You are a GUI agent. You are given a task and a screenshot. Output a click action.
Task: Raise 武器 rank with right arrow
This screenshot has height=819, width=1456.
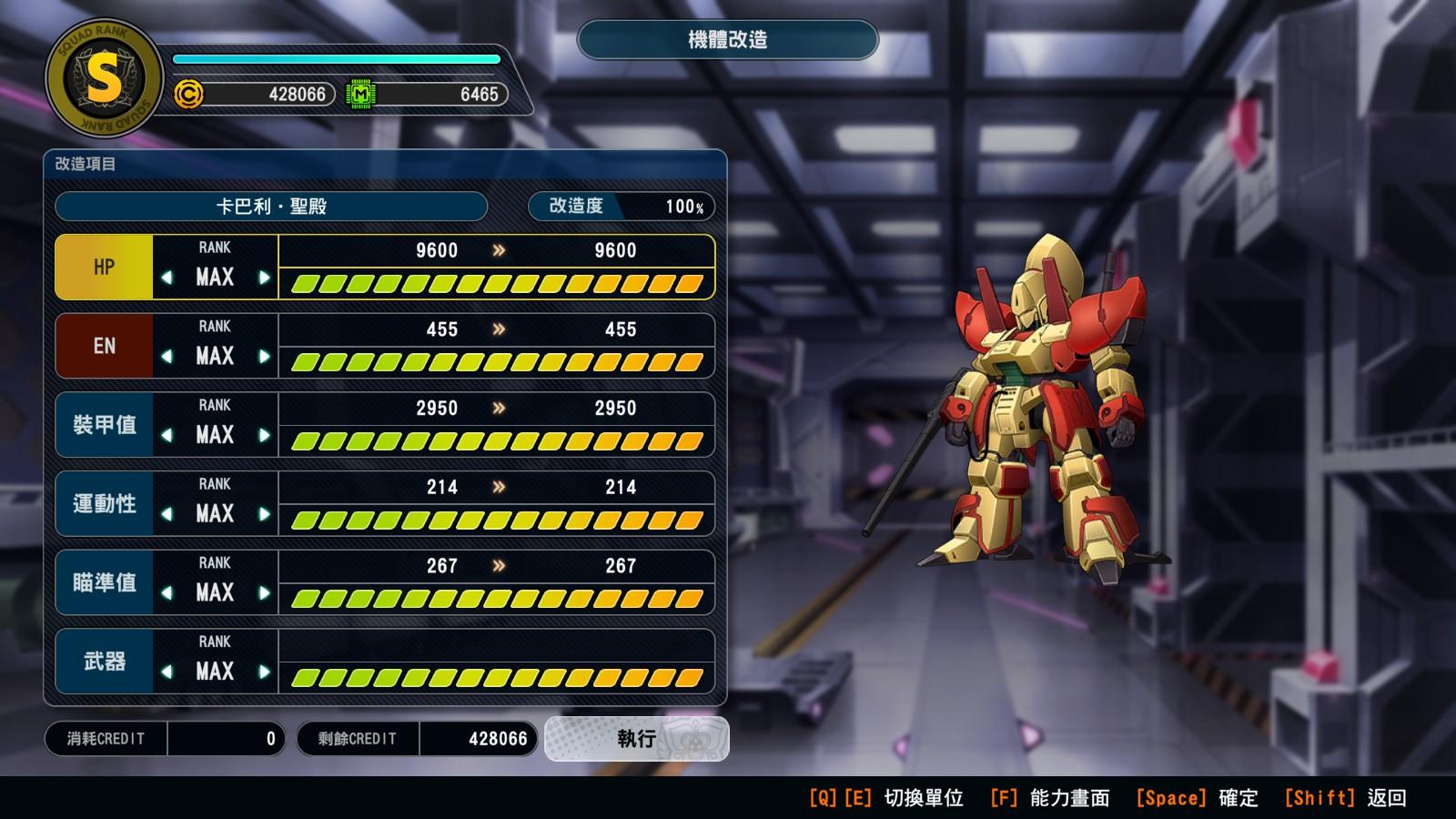(264, 672)
